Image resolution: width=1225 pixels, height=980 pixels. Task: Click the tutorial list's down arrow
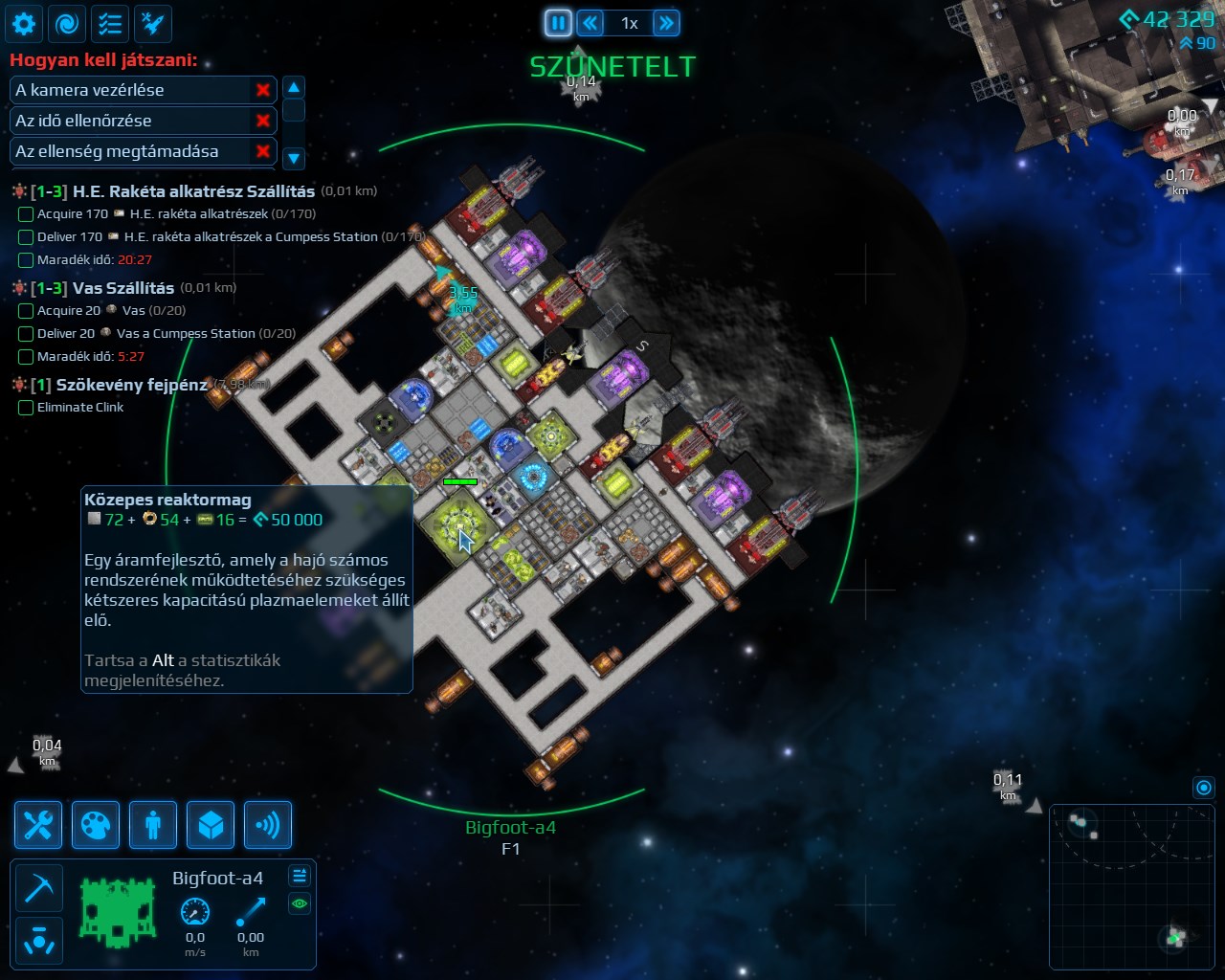(294, 158)
